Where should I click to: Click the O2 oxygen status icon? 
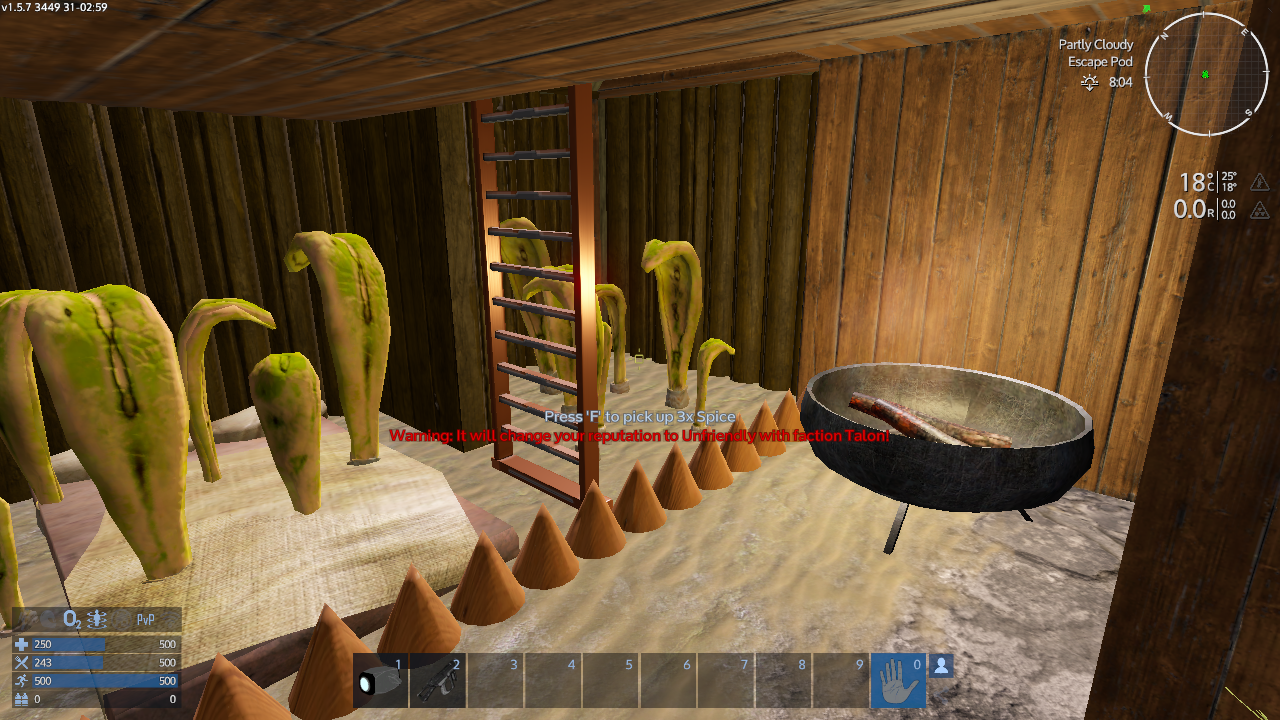point(72,620)
